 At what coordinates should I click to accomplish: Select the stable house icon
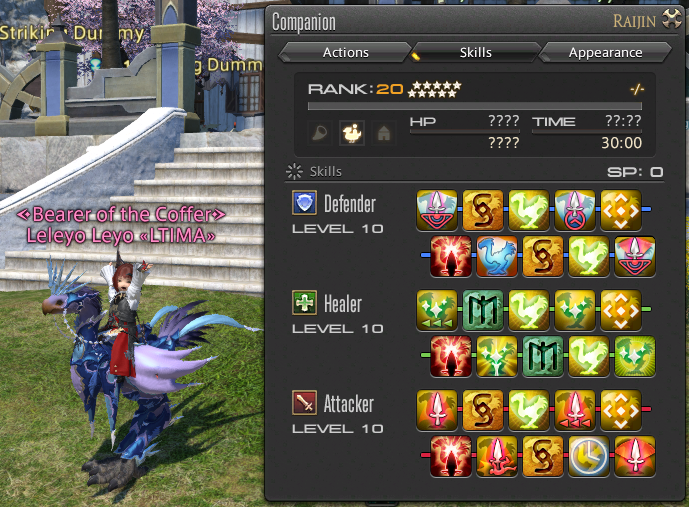coord(382,132)
